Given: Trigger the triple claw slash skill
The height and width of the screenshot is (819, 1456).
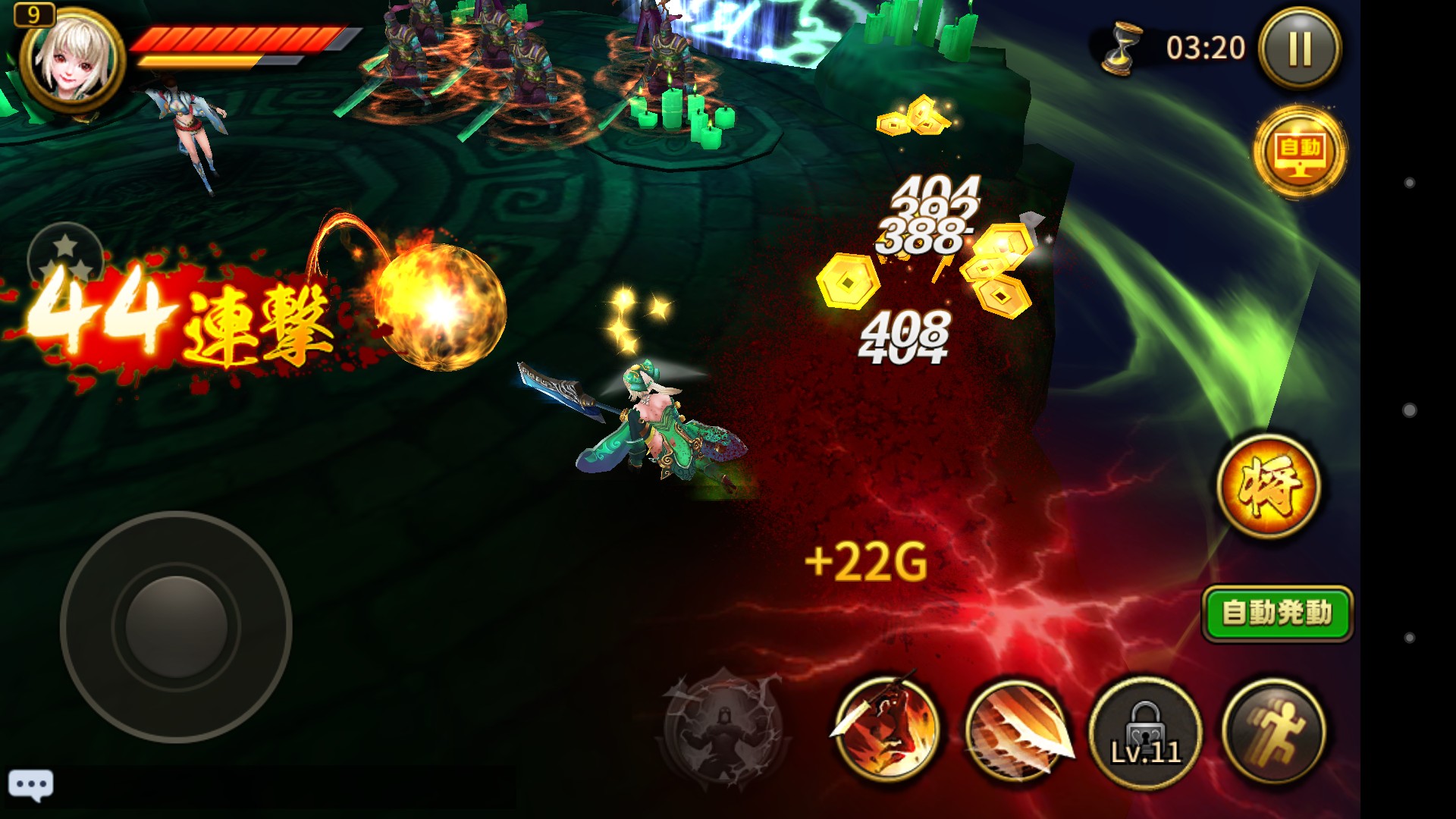Looking at the screenshot, I should coord(1018,731).
